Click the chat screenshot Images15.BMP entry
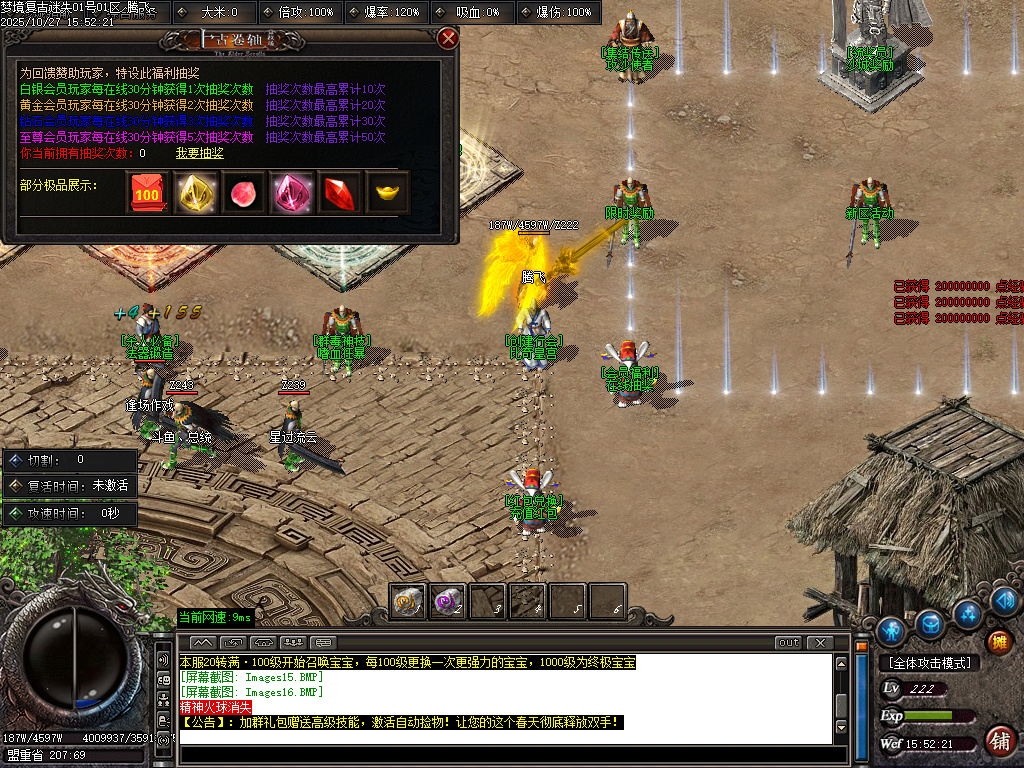Image resolution: width=1024 pixels, height=768 pixels. tap(252, 677)
